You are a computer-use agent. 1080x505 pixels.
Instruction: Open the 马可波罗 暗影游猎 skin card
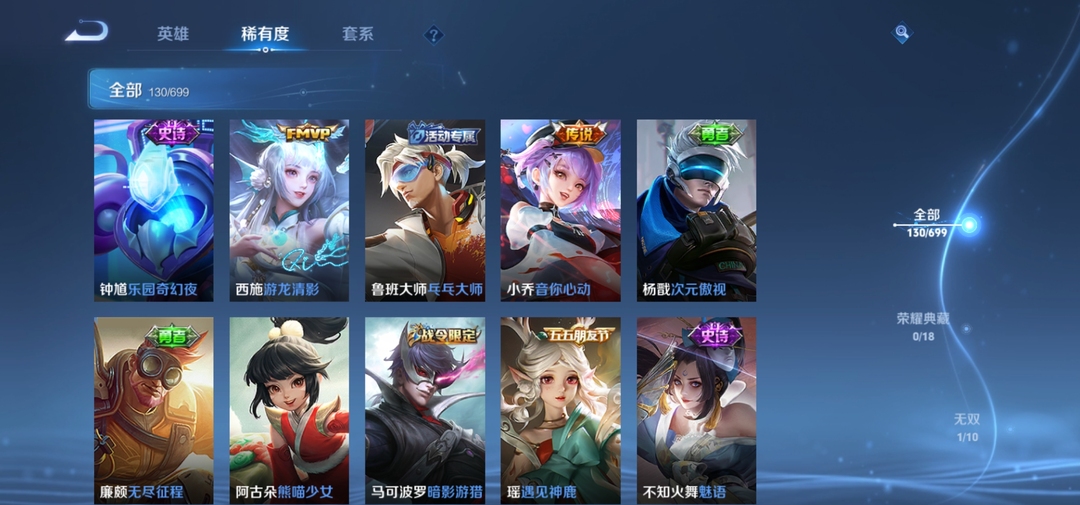[425, 410]
